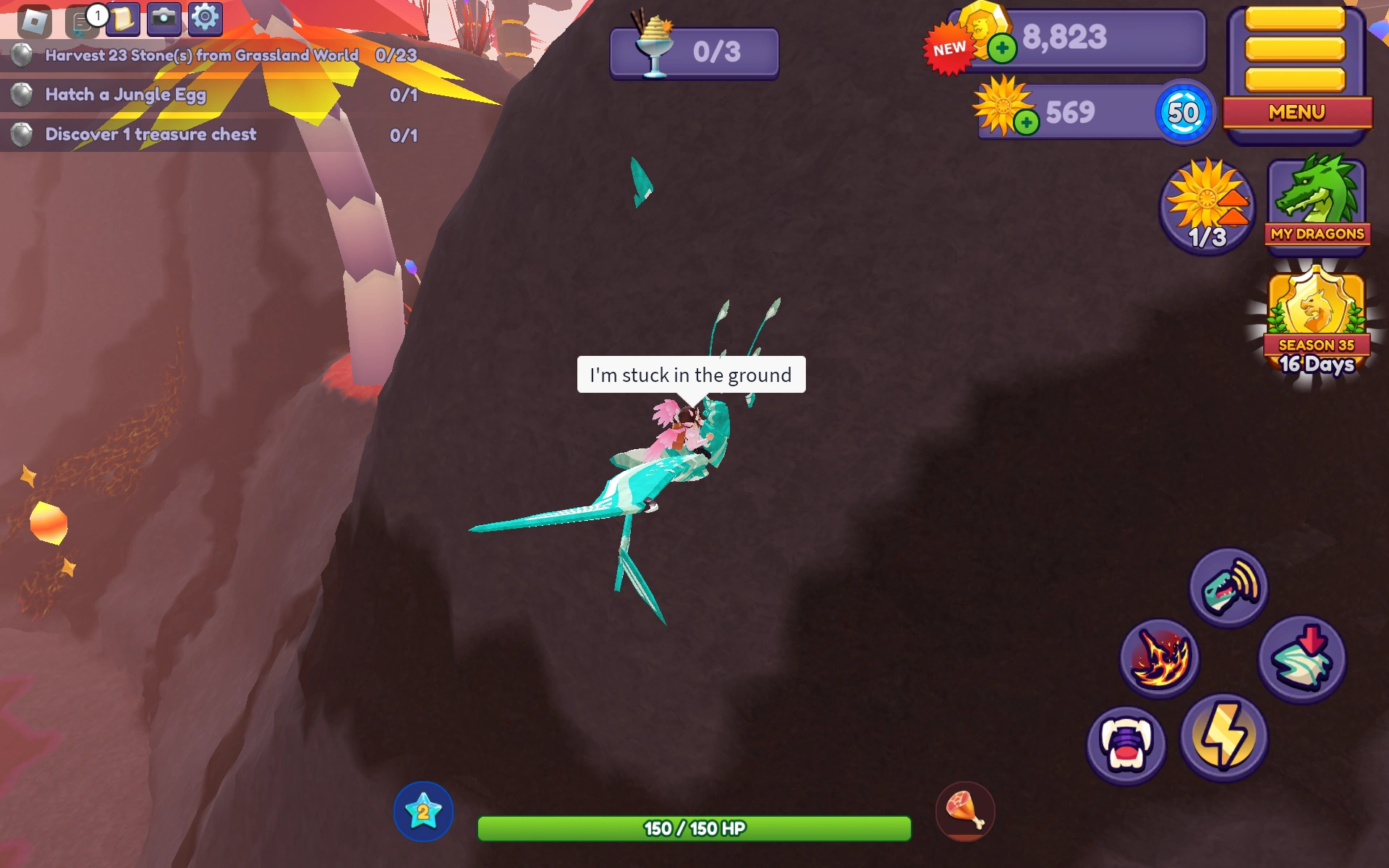Toggle completion marker for Harvest 23 Stones quest
This screenshot has height=868, width=1389.
(22, 56)
